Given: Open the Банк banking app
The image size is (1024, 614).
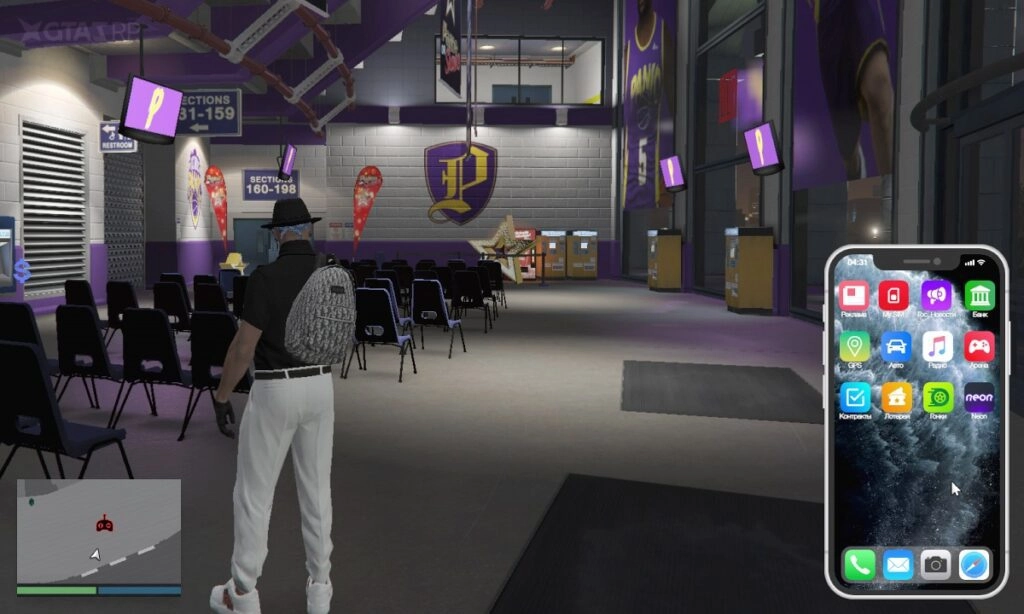Looking at the screenshot, I should tap(979, 295).
